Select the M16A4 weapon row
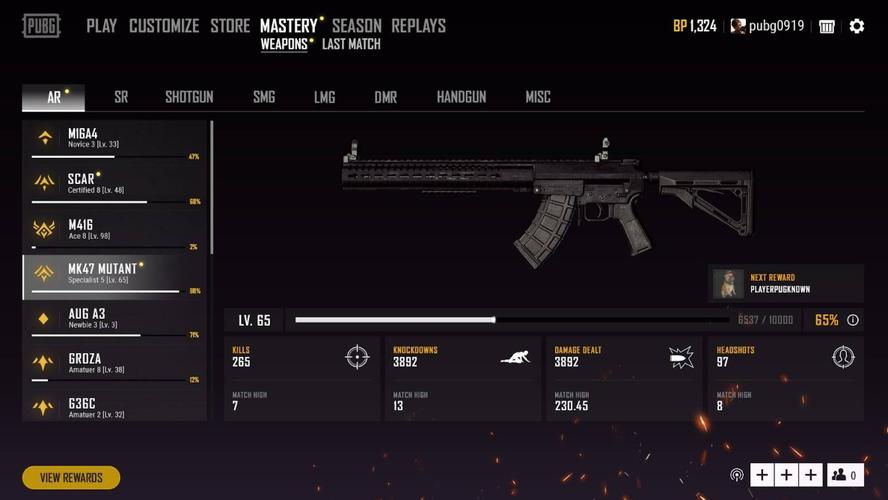888x500 pixels. [x=115, y=140]
